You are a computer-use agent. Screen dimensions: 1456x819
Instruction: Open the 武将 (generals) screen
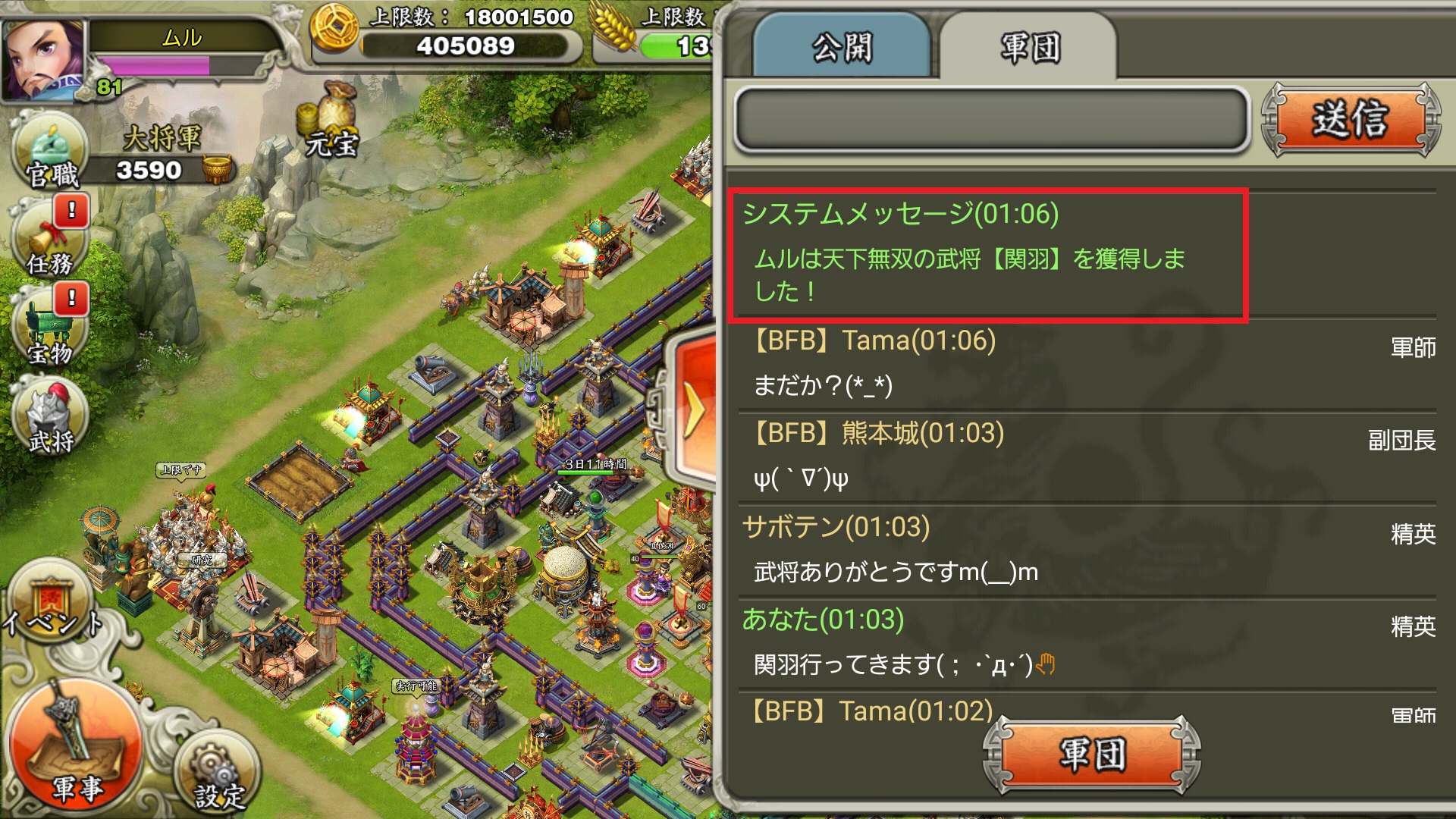[x=49, y=428]
